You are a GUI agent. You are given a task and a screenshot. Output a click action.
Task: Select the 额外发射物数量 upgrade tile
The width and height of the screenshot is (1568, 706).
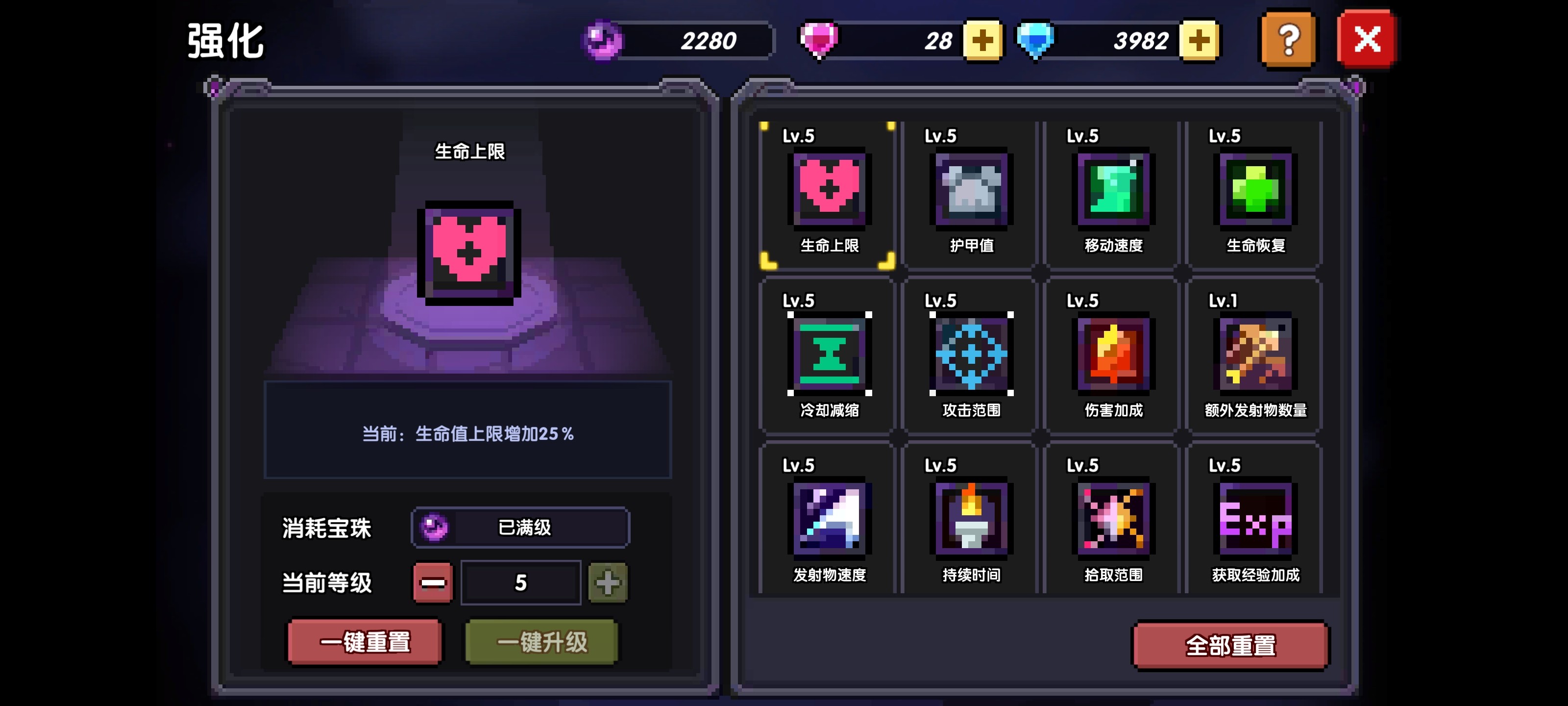click(1255, 354)
